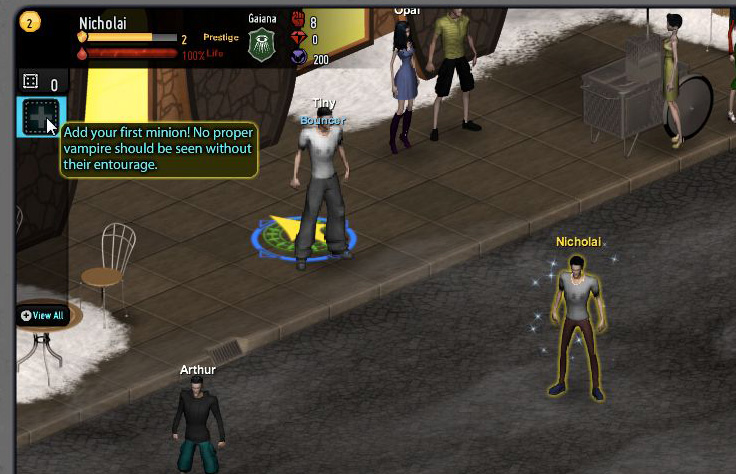Select the gold level 2 badge
This screenshot has height=474, width=736.
[31, 21]
